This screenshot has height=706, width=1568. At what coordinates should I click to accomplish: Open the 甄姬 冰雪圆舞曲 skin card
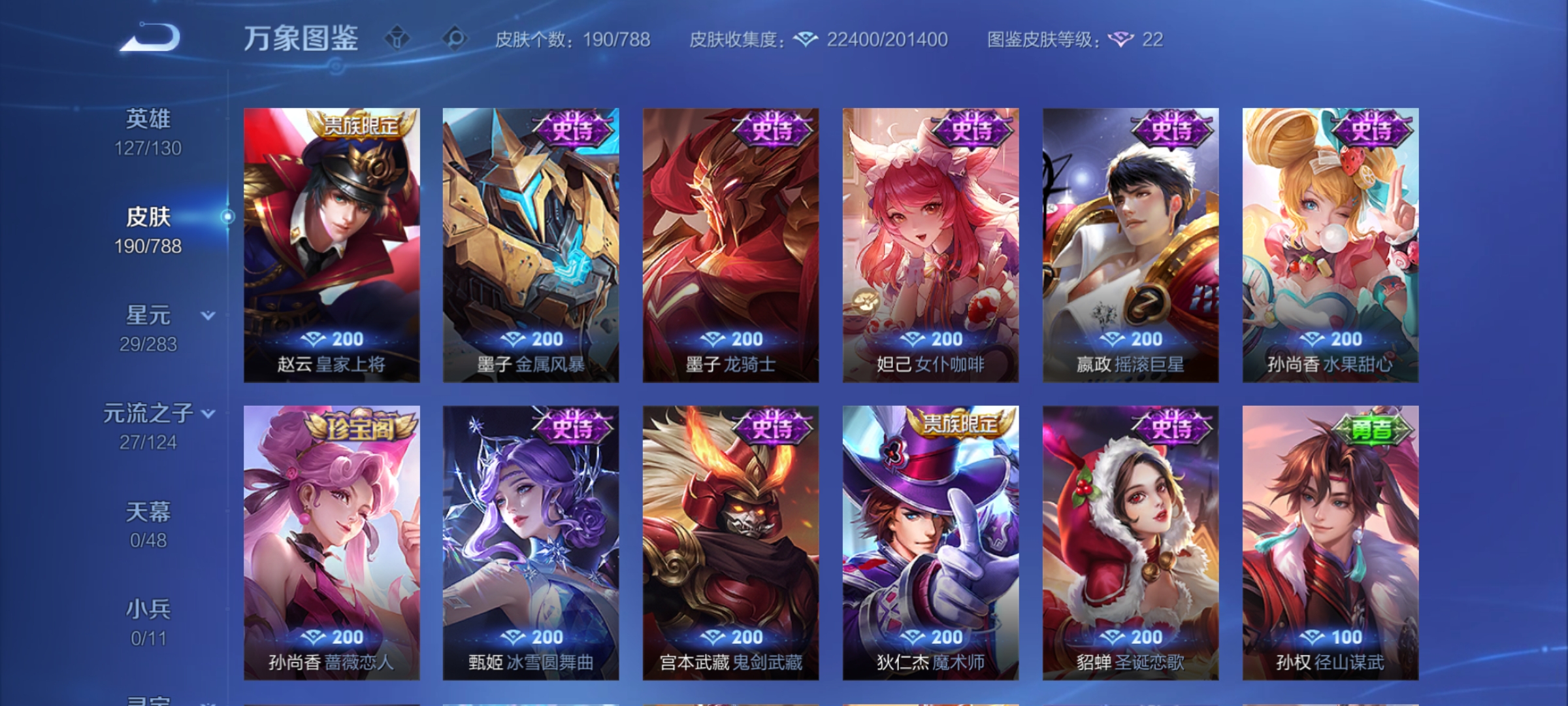pyautogui.click(x=531, y=541)
